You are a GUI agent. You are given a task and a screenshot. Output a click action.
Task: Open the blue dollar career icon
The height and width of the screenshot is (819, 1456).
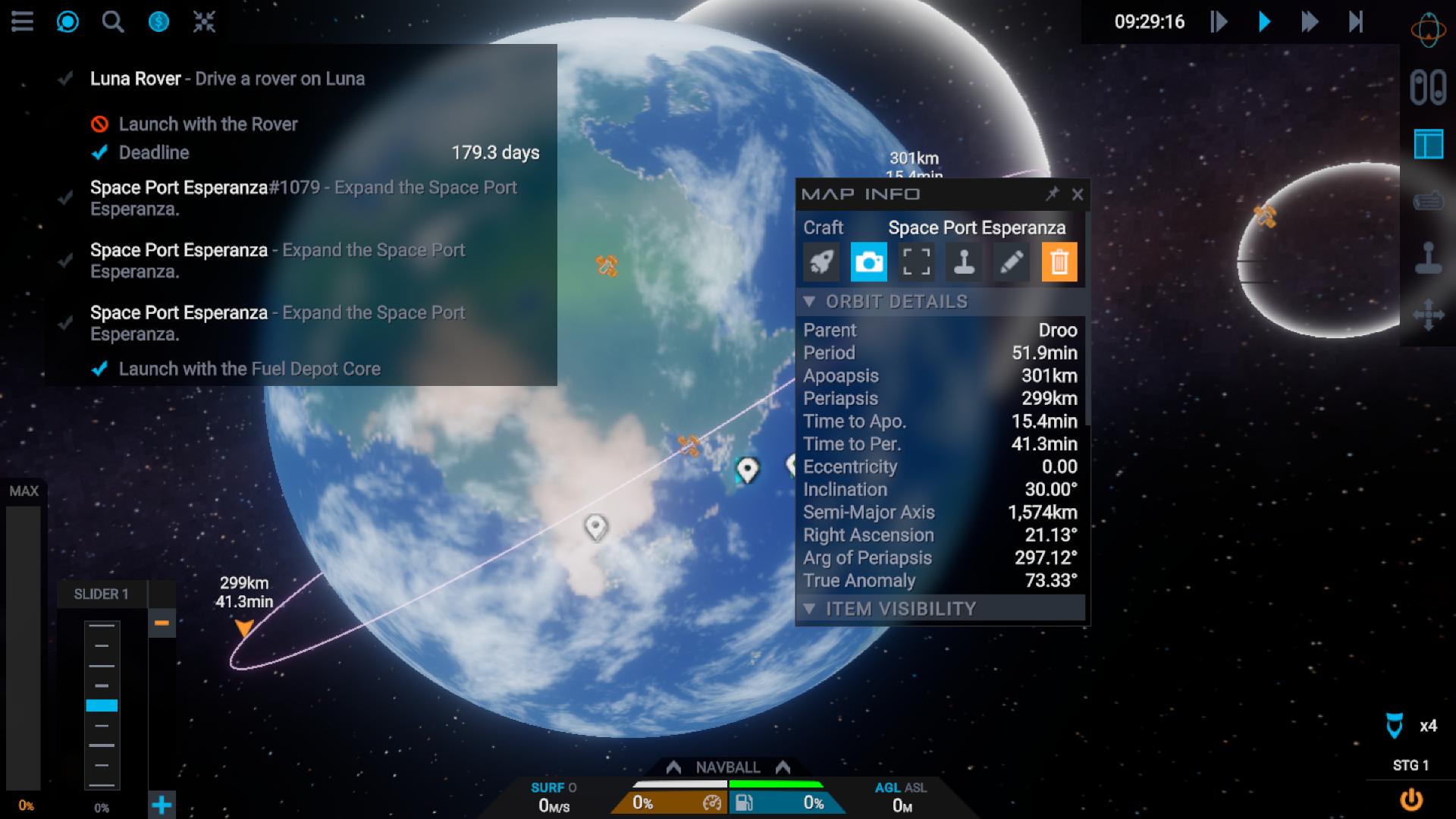pos(158,21)
